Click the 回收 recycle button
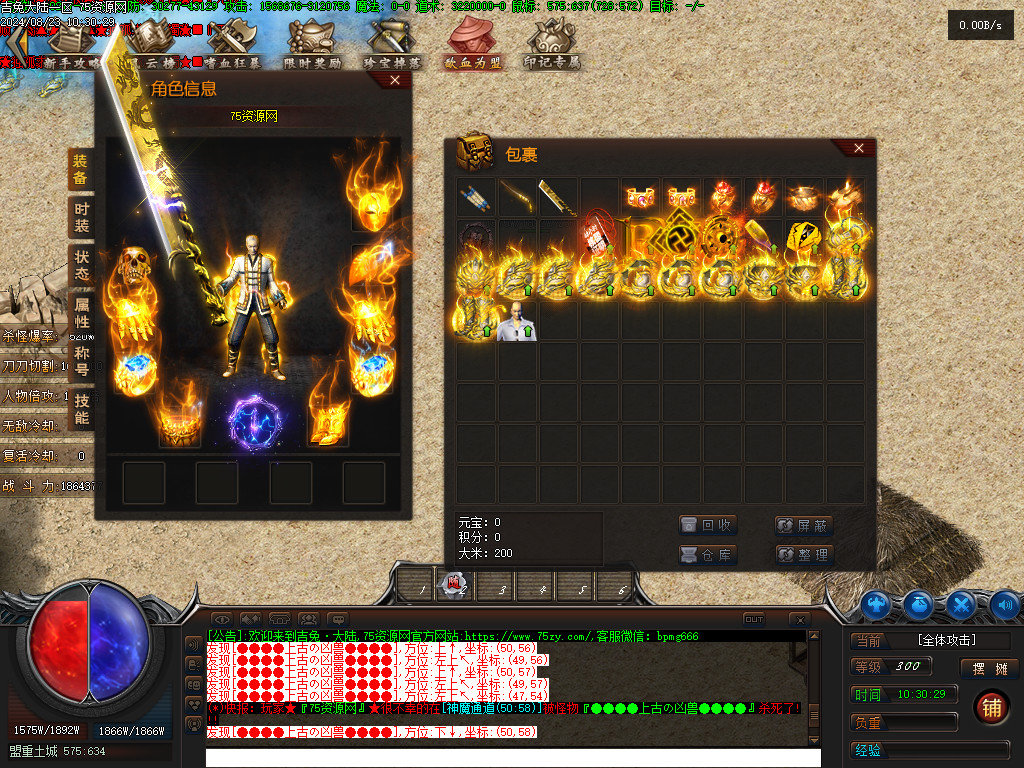The image size is (1024, 768). 707,525
